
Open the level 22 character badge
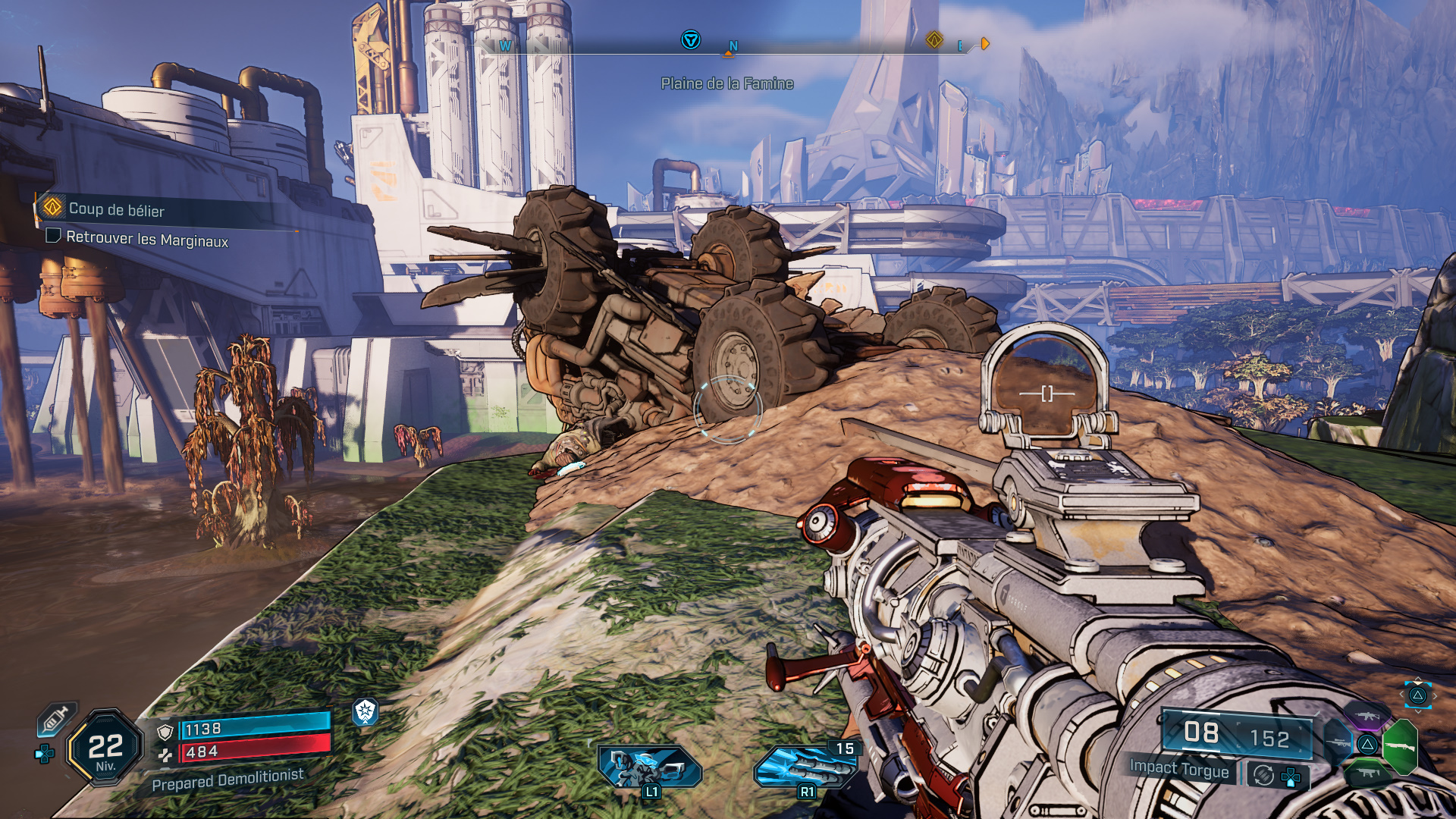click(x=105, y=748)
